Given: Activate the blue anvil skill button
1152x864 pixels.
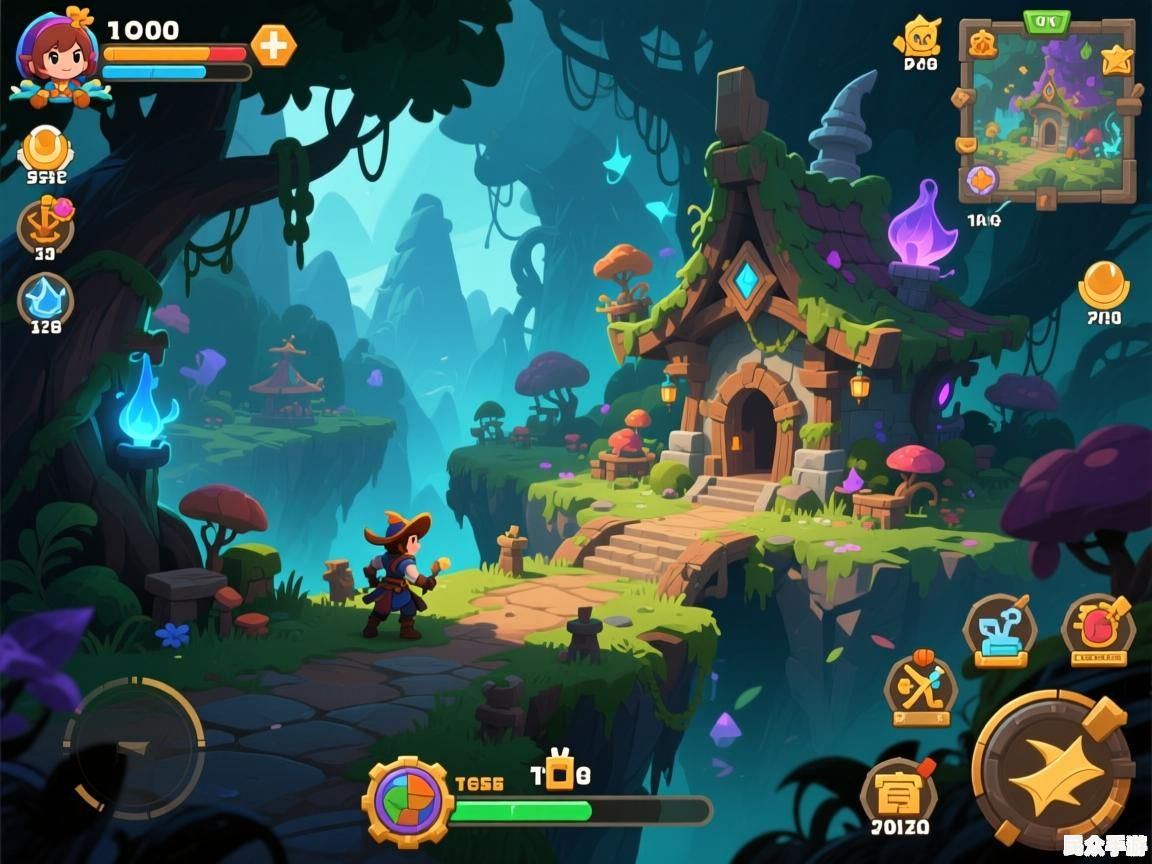Looking at the screenshot, I should click(x=999, y=630).
